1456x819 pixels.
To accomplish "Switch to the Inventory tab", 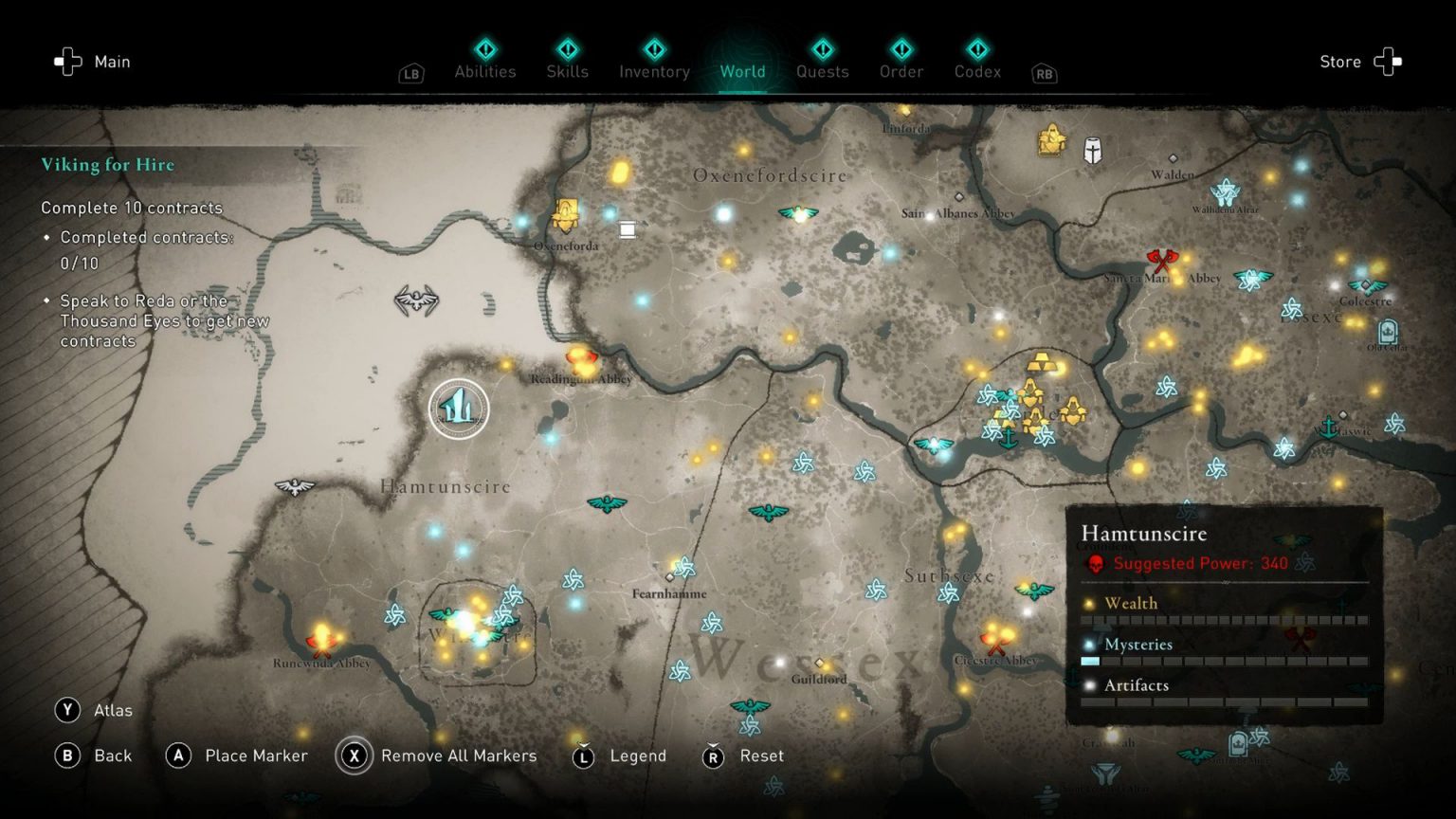I will [x=654, y=71].
